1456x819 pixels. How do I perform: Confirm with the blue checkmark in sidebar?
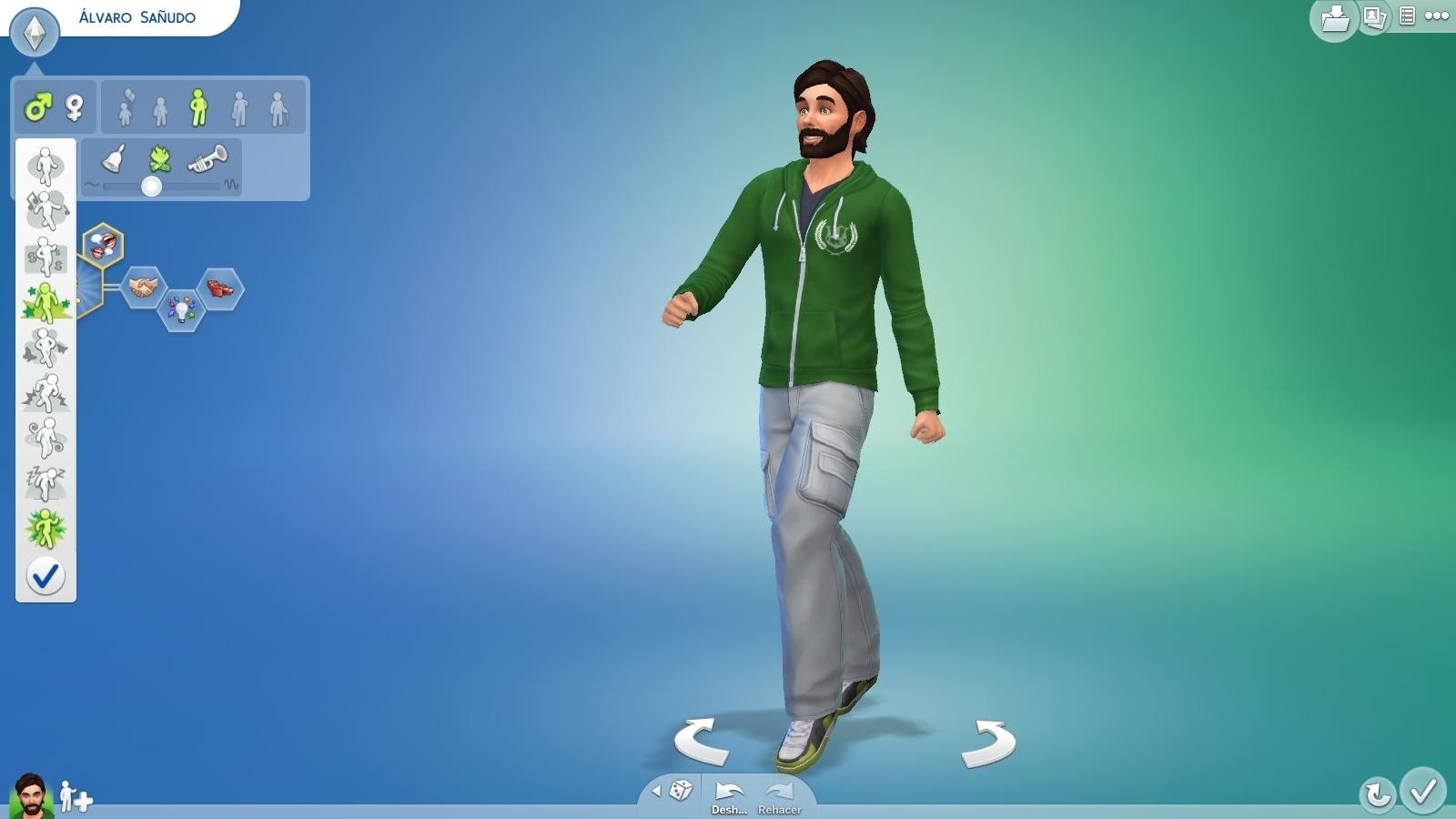(x=47, y=575)
